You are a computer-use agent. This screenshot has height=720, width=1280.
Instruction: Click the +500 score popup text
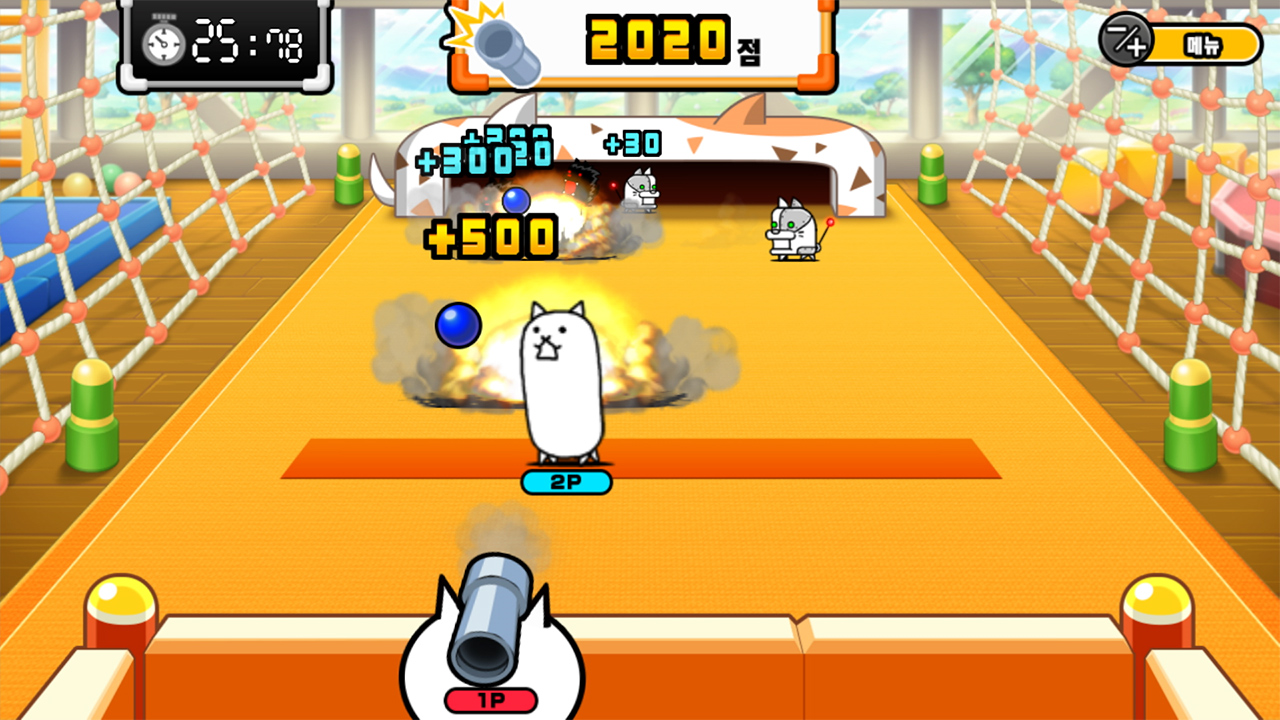point(490,237)
